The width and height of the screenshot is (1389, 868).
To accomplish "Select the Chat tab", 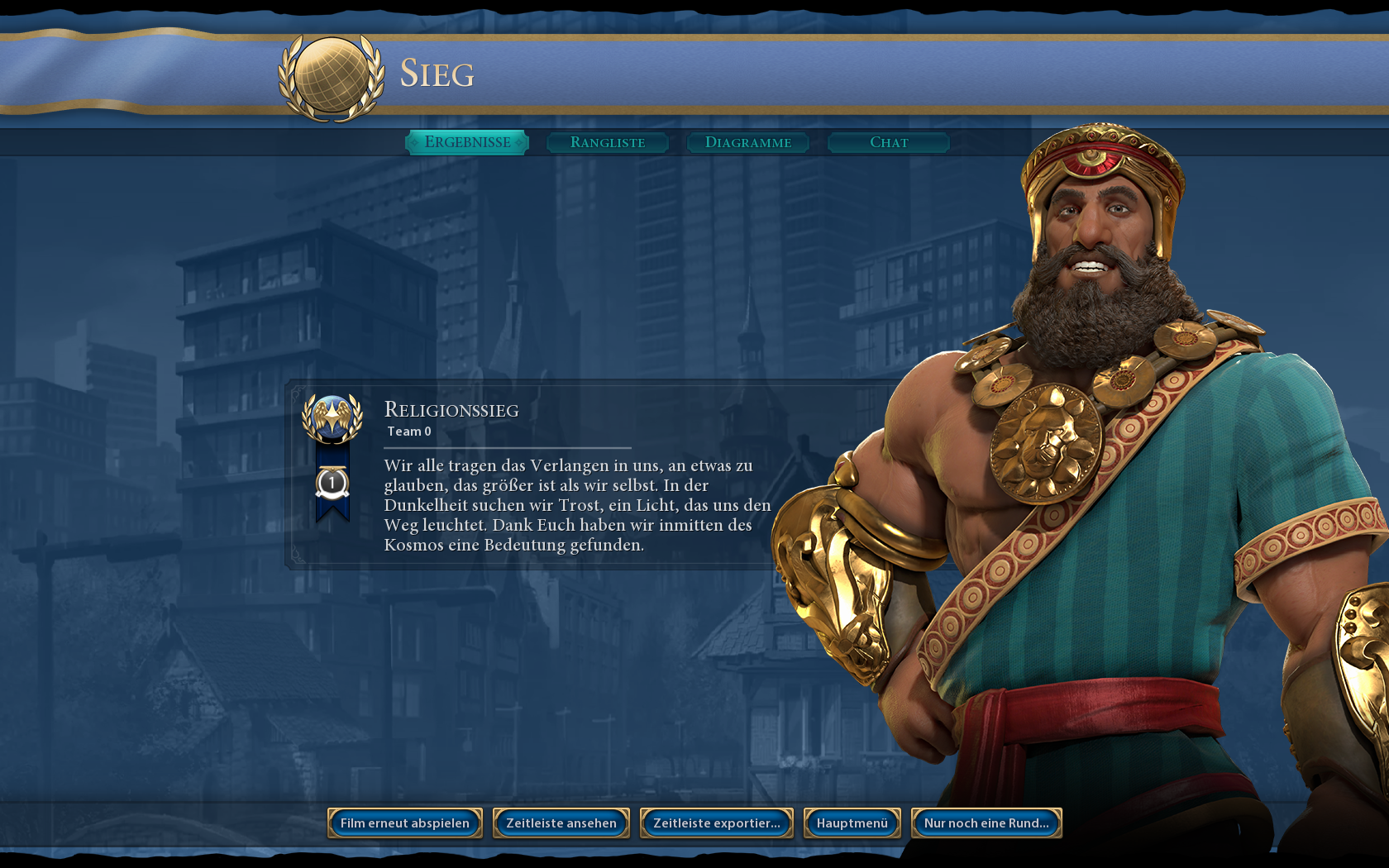I will [889, 142].
